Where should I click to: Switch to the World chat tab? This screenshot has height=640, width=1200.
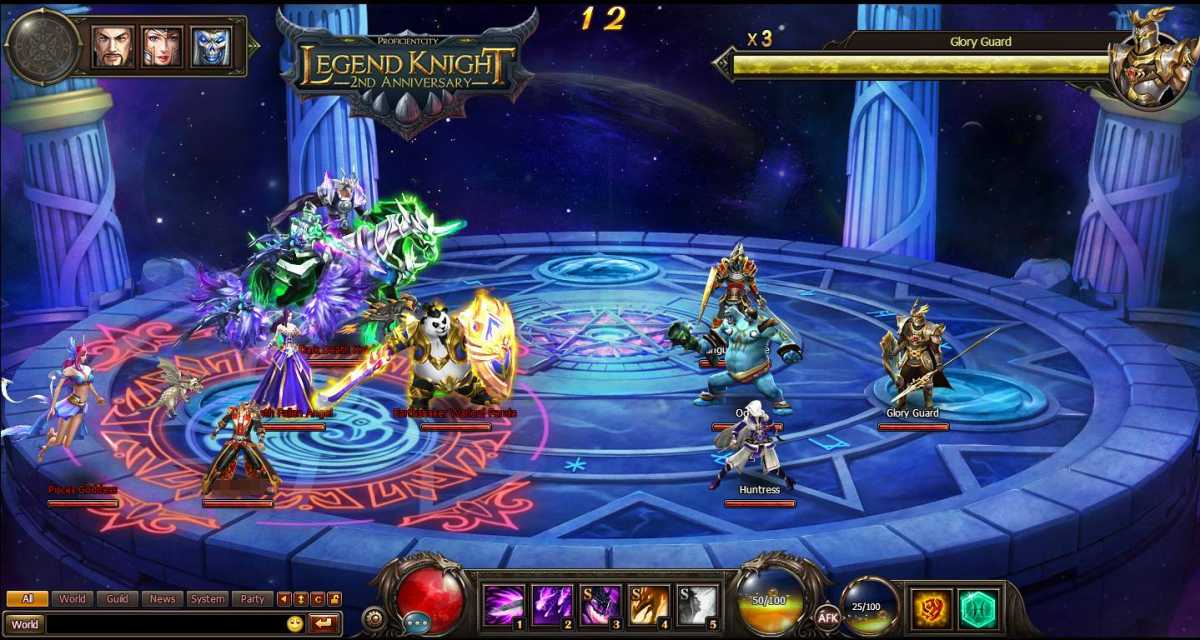pos(72,599)
